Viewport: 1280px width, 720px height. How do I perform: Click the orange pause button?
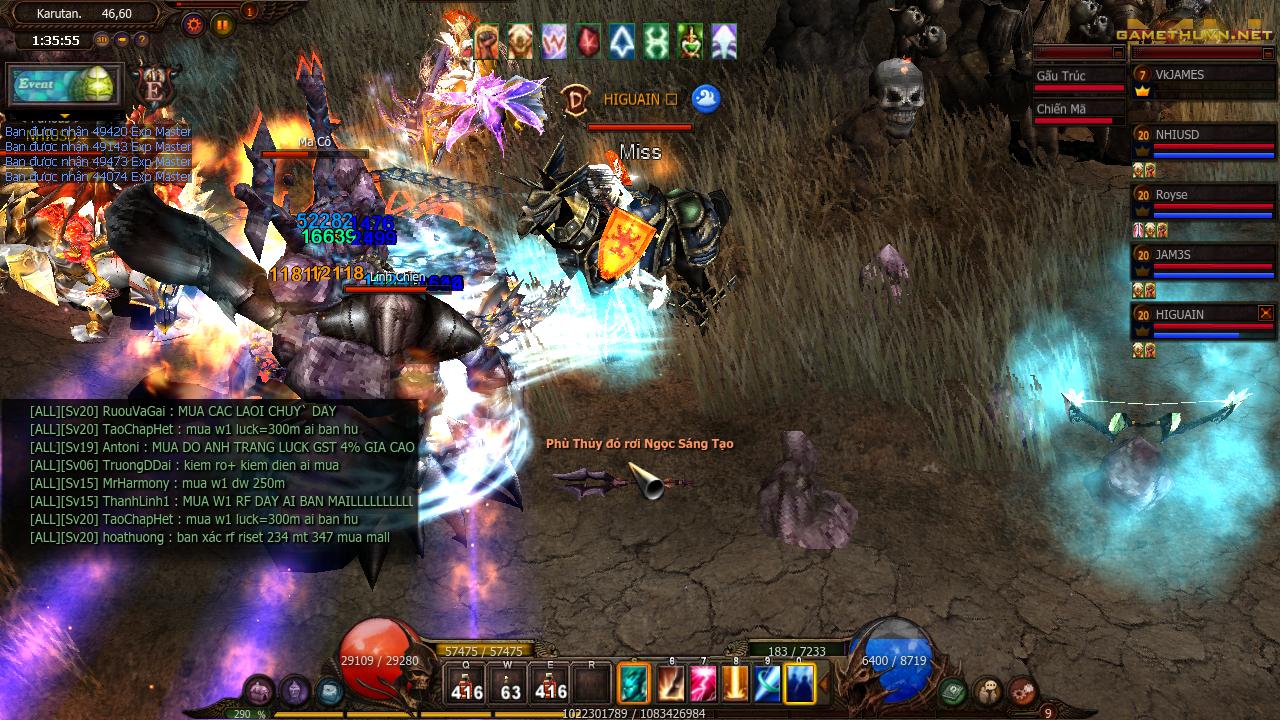[x=222, y=24]
